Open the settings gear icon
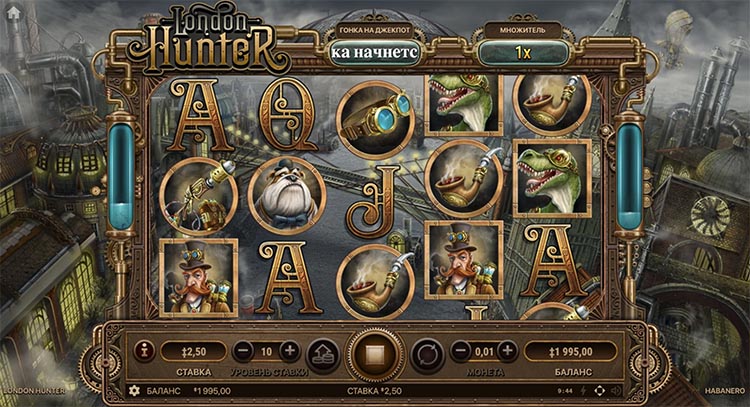 coord(134,390)
